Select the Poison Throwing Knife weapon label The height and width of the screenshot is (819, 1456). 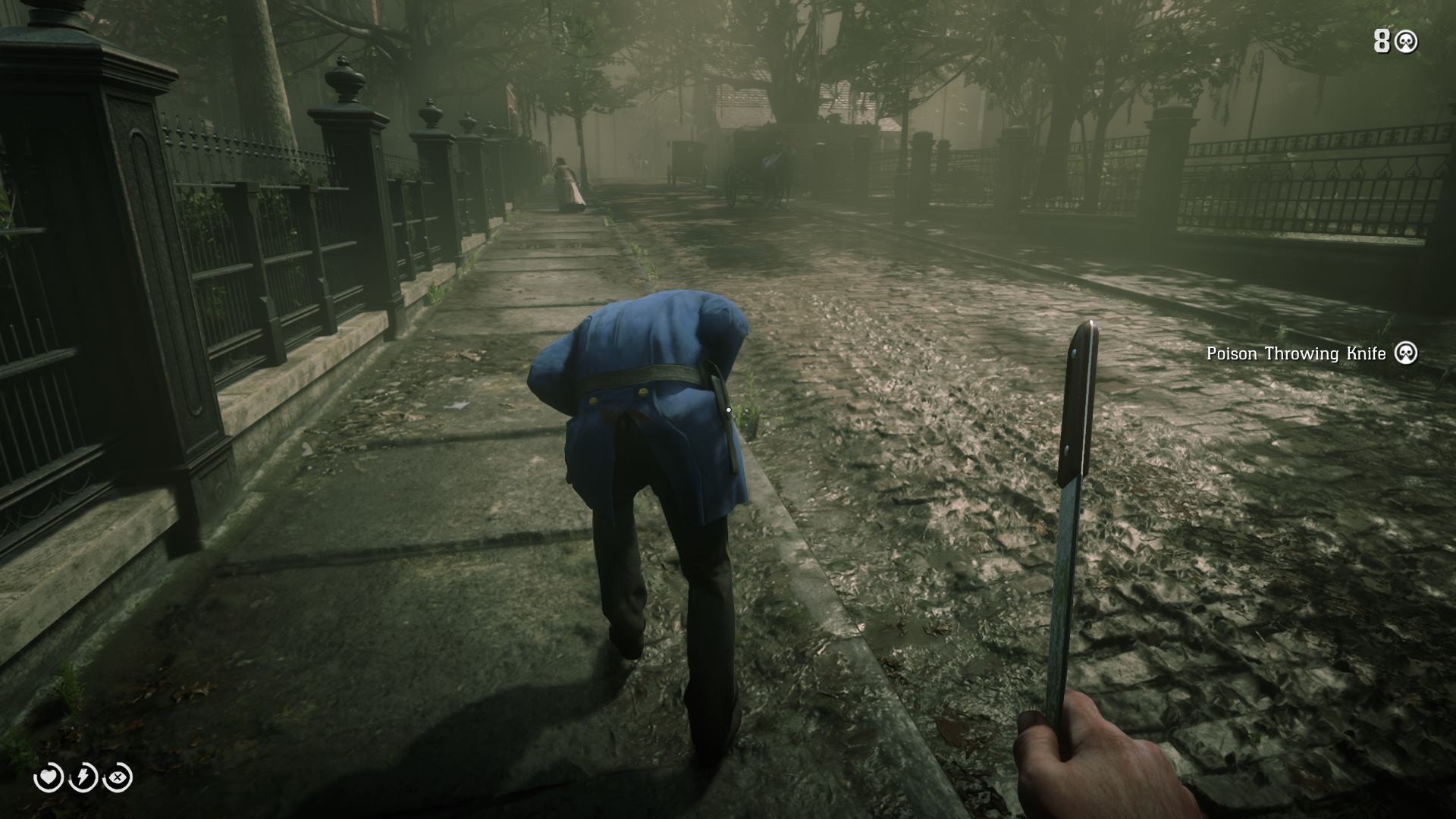1296,353
